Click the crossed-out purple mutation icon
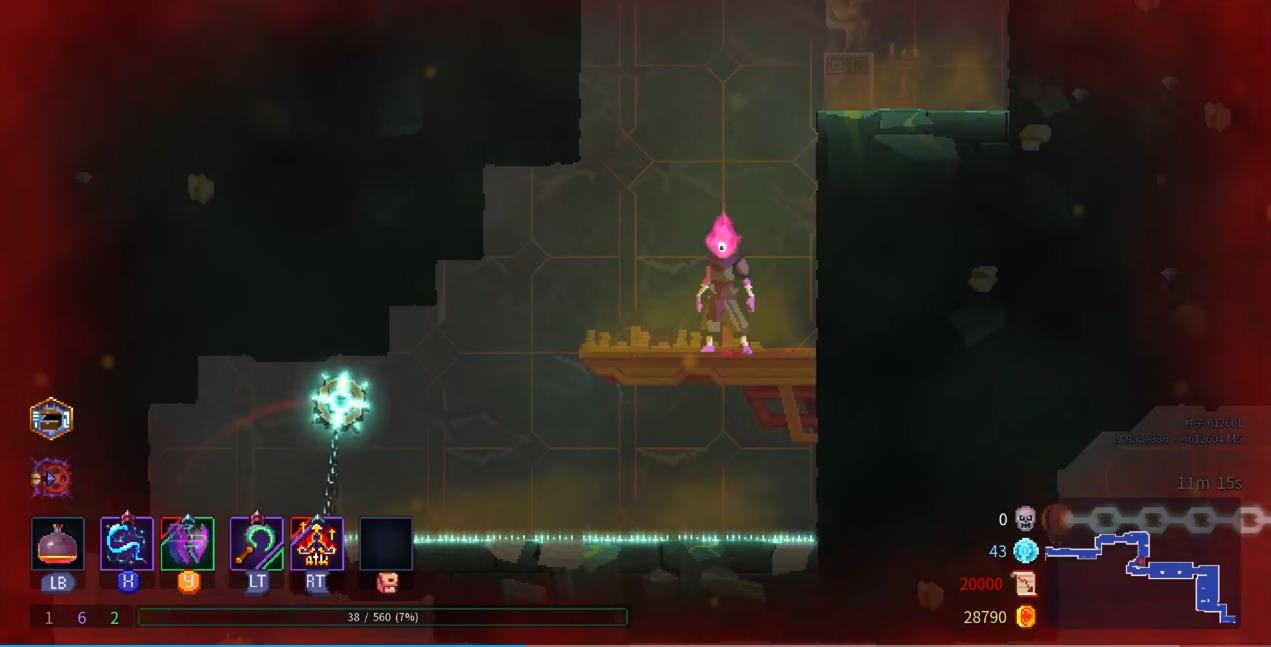 (51, 479)
